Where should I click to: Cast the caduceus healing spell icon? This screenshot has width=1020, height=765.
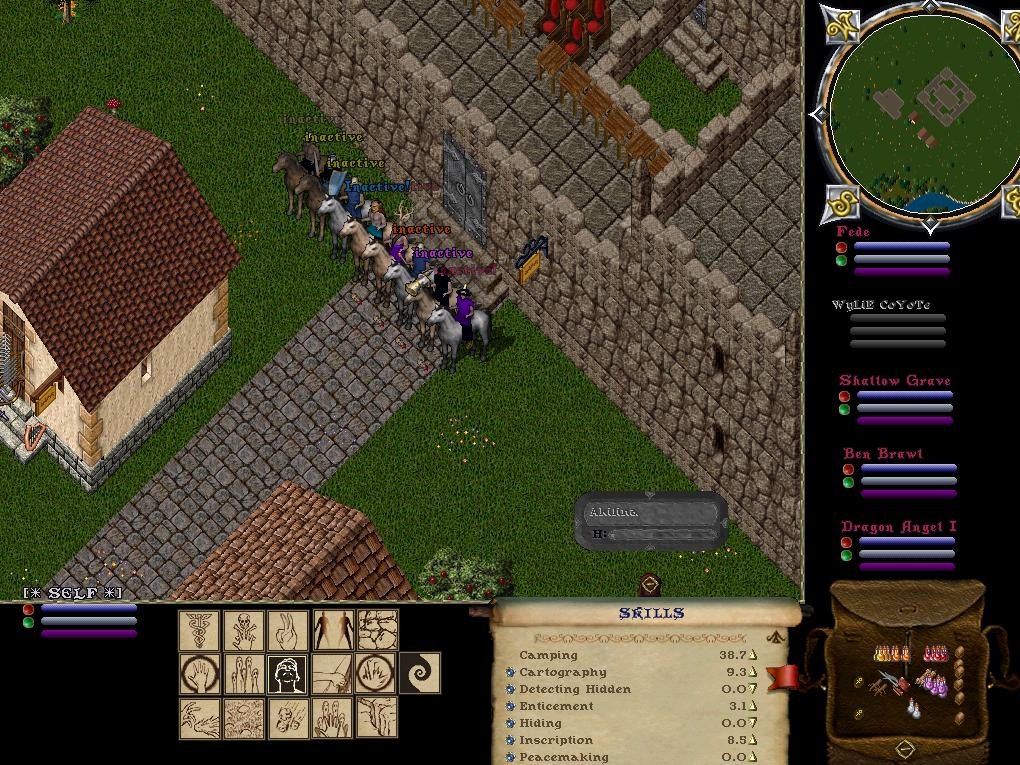point(199,630)
